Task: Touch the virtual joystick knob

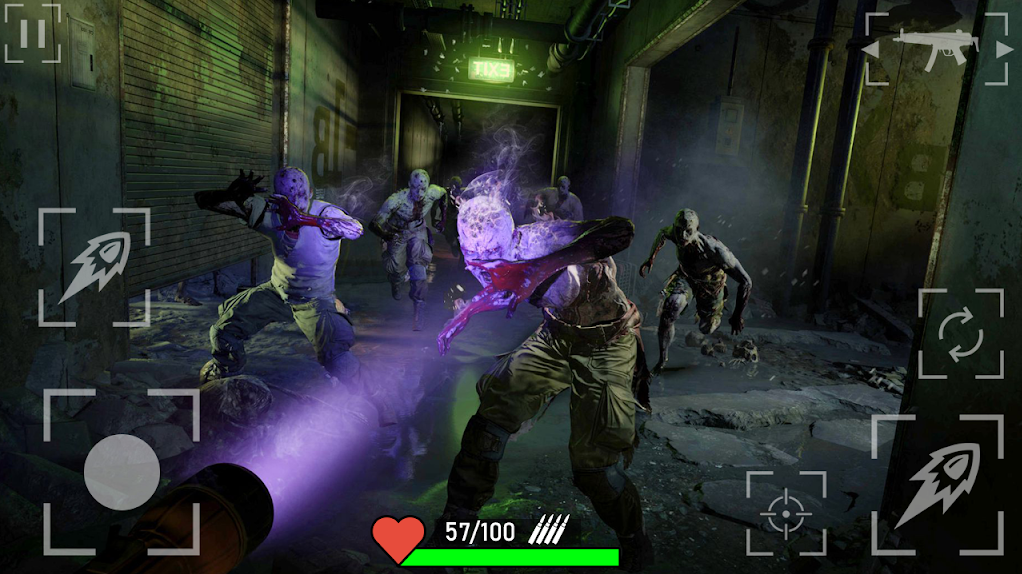Action: coord(122,472)
